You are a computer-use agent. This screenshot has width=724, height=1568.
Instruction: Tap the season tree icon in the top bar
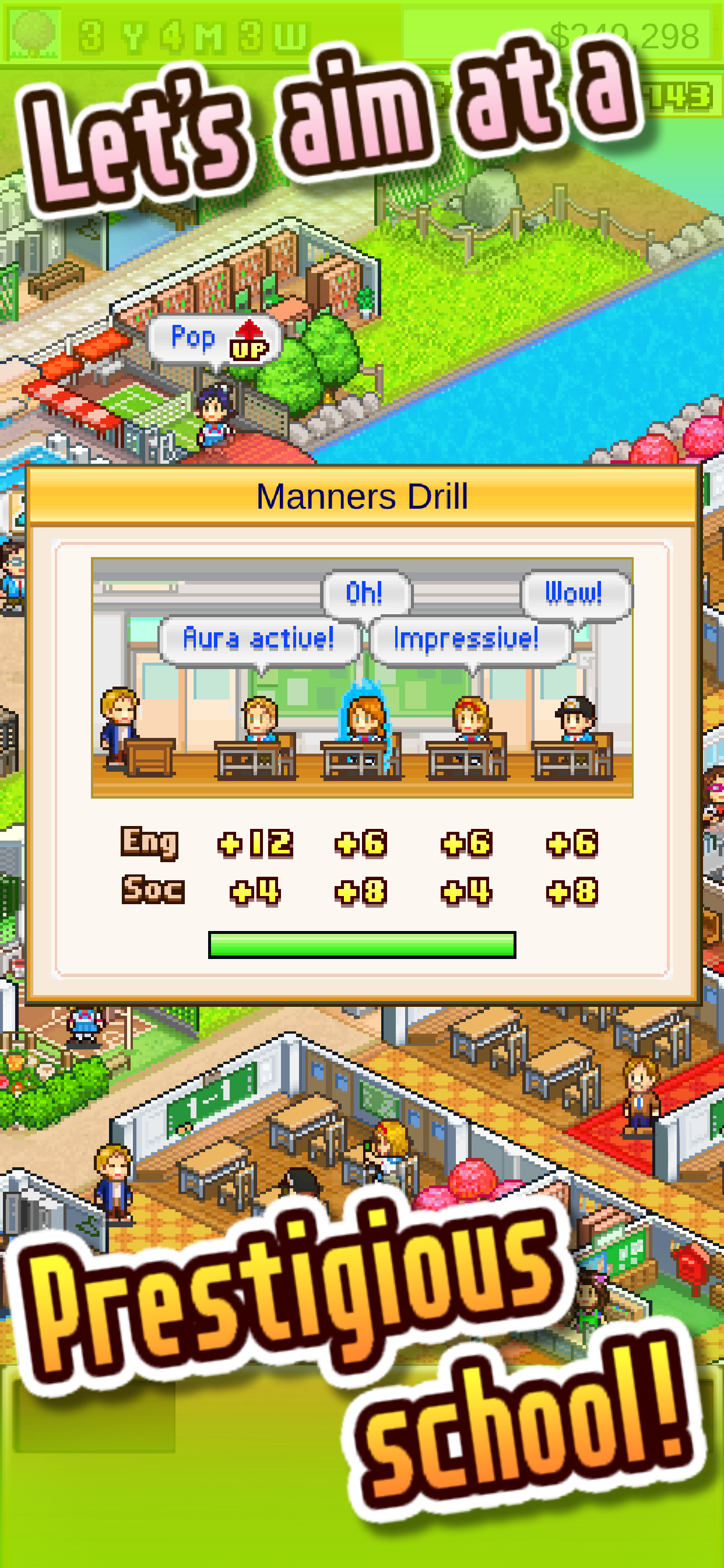(34, 32)
